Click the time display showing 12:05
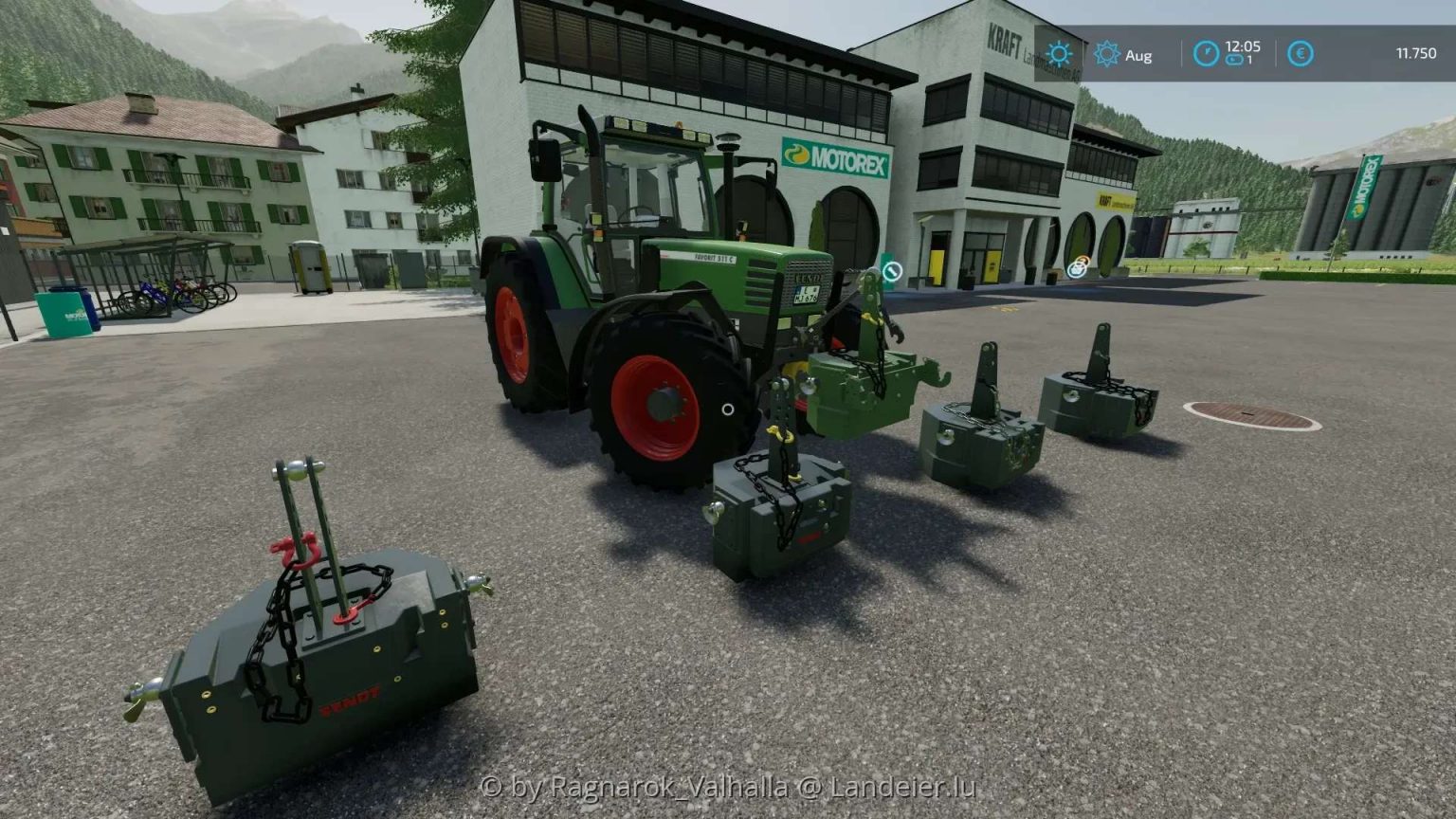Viewport: 1456px width, 819px height. pyautogui.click(x=1243, y=46)
